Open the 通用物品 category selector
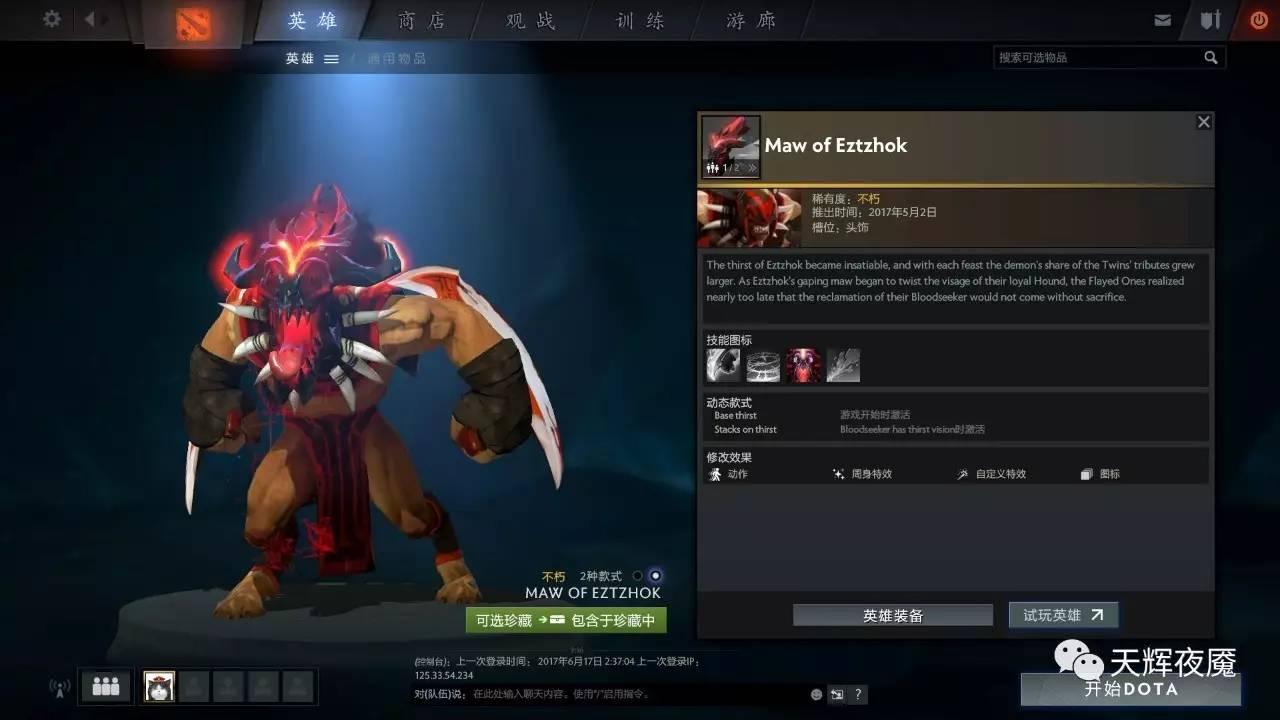The width and height of the screenshot is (1280, 720). click(x=398, y=58)
